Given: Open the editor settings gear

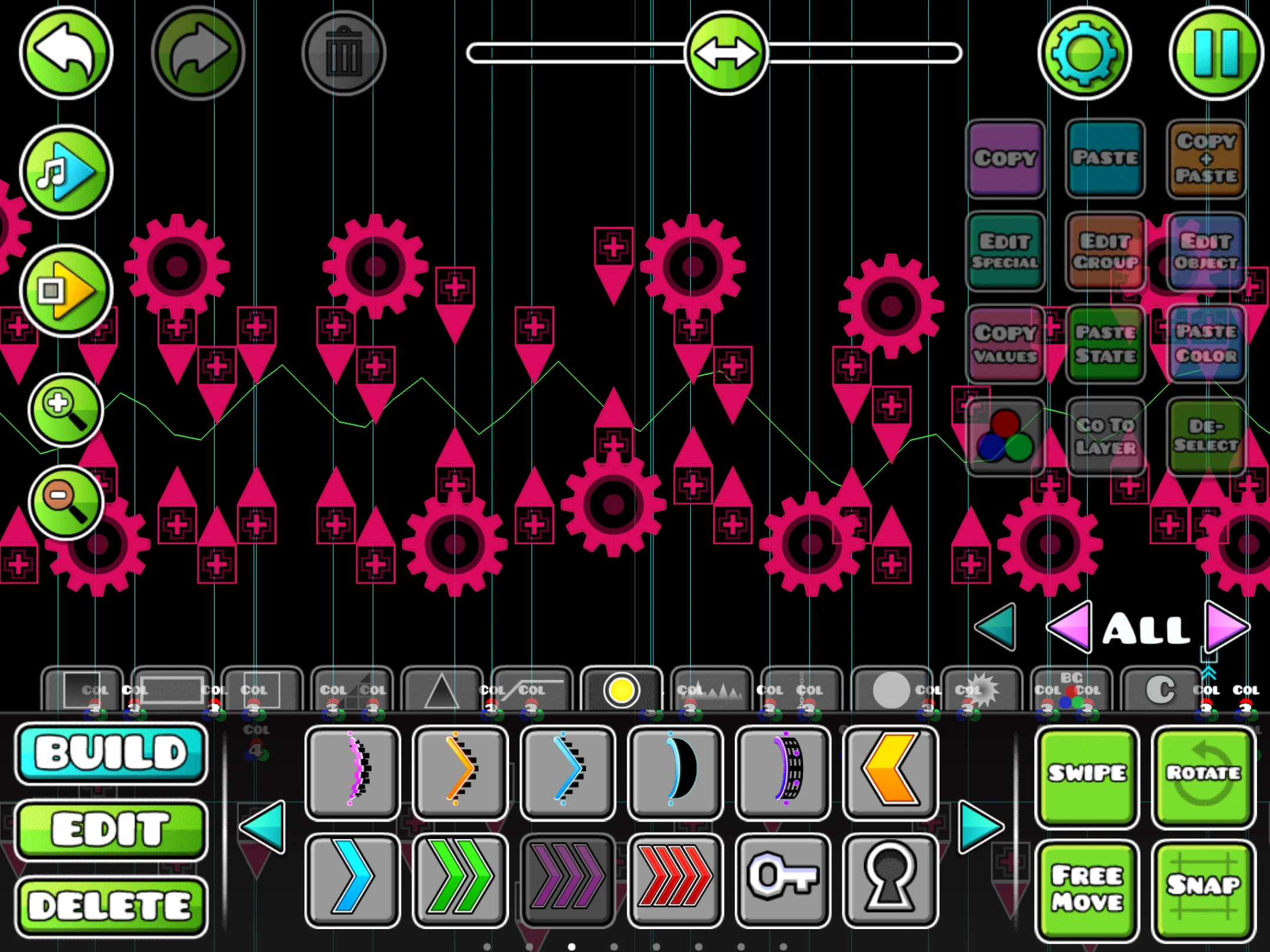Looking at the screenshot, I should [x=1085, y=53].
